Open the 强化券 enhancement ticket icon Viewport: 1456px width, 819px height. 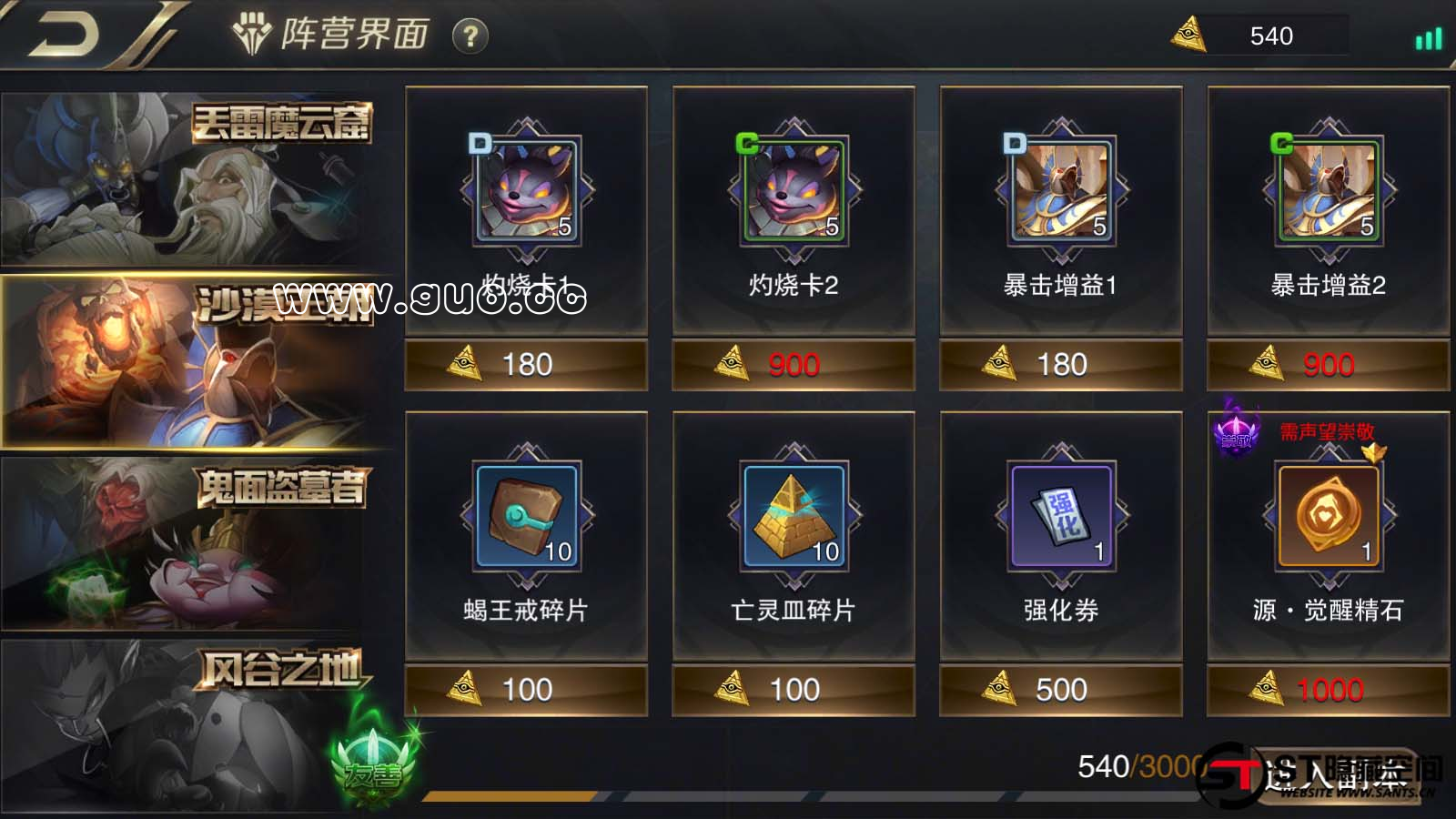[1061, 514]
